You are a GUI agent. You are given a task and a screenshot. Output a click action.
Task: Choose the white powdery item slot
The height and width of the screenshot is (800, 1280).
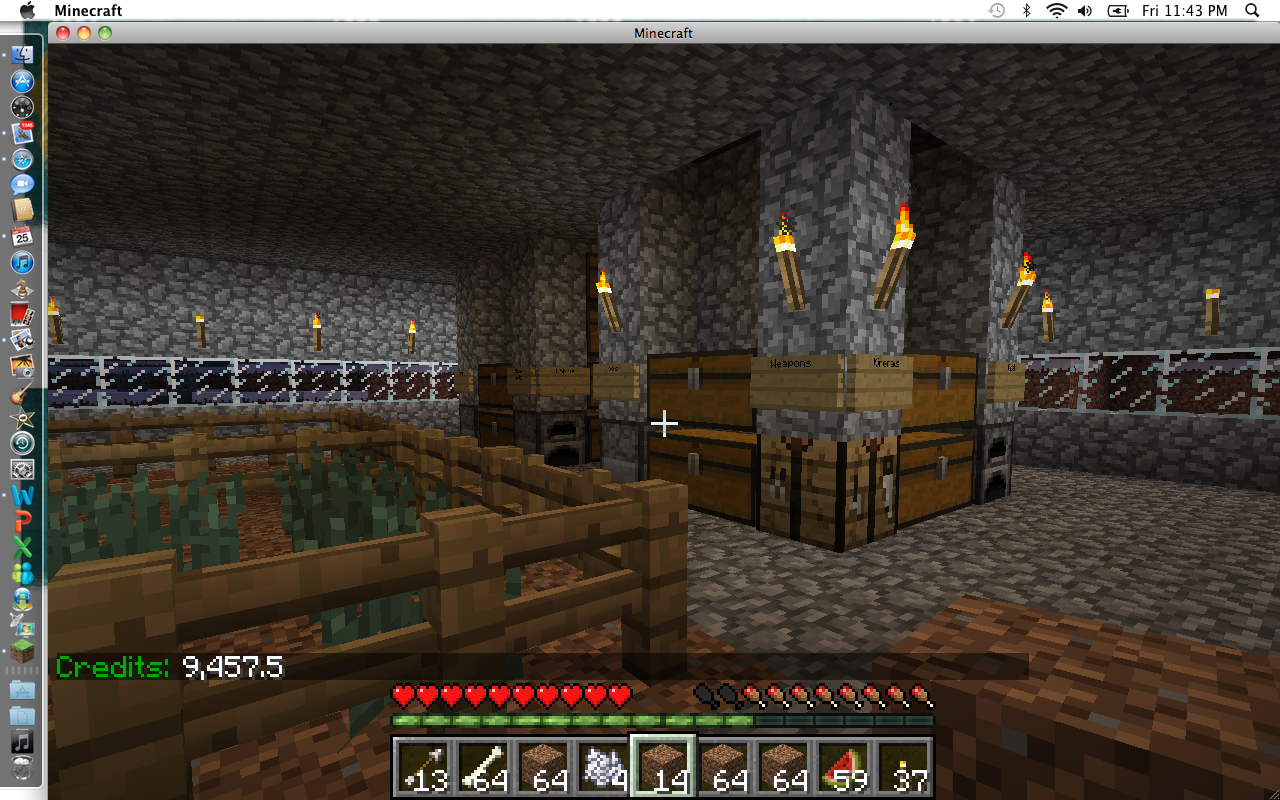602,768
